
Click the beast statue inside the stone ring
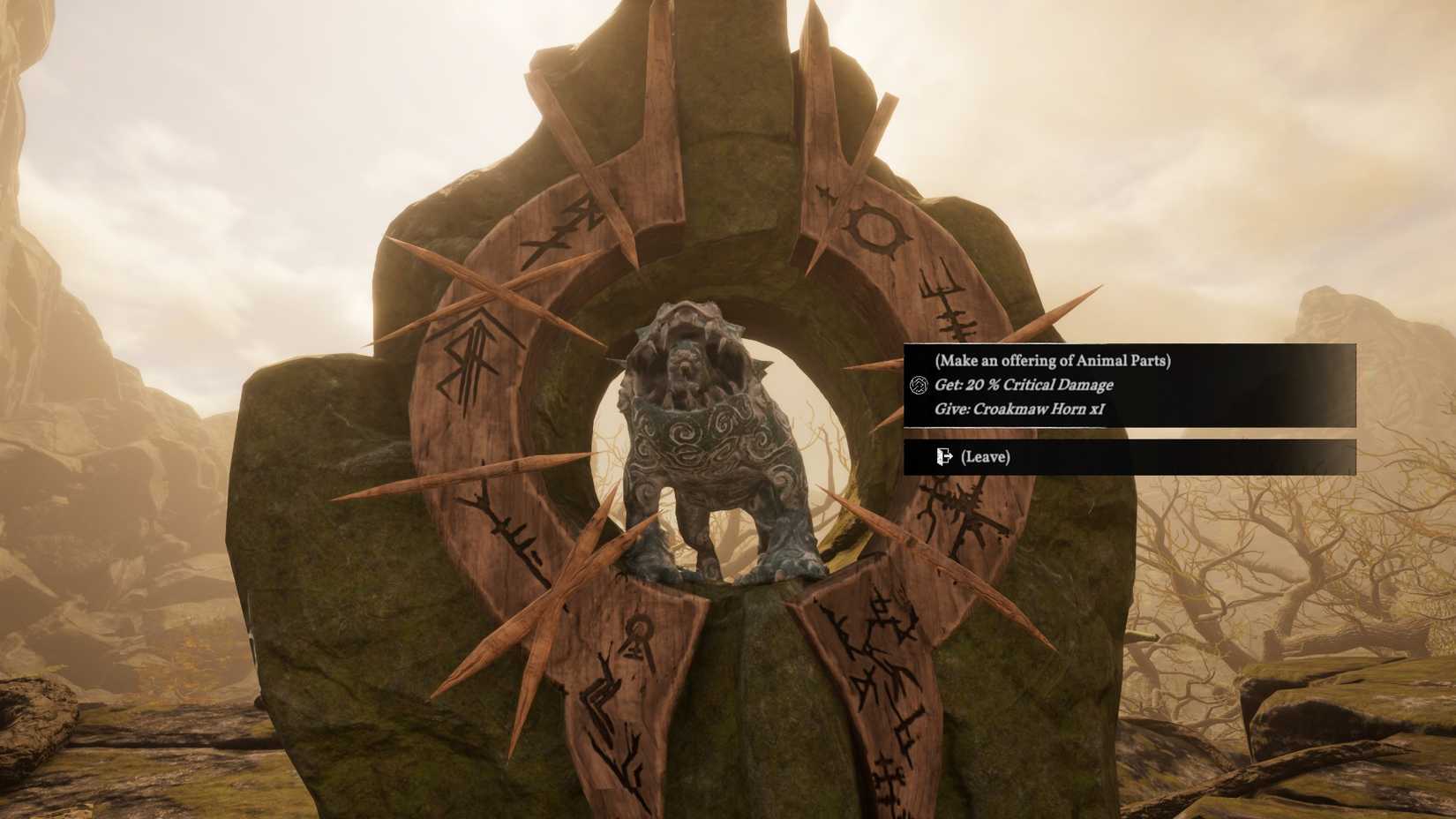pyautogui.click(x=706, y=441)
